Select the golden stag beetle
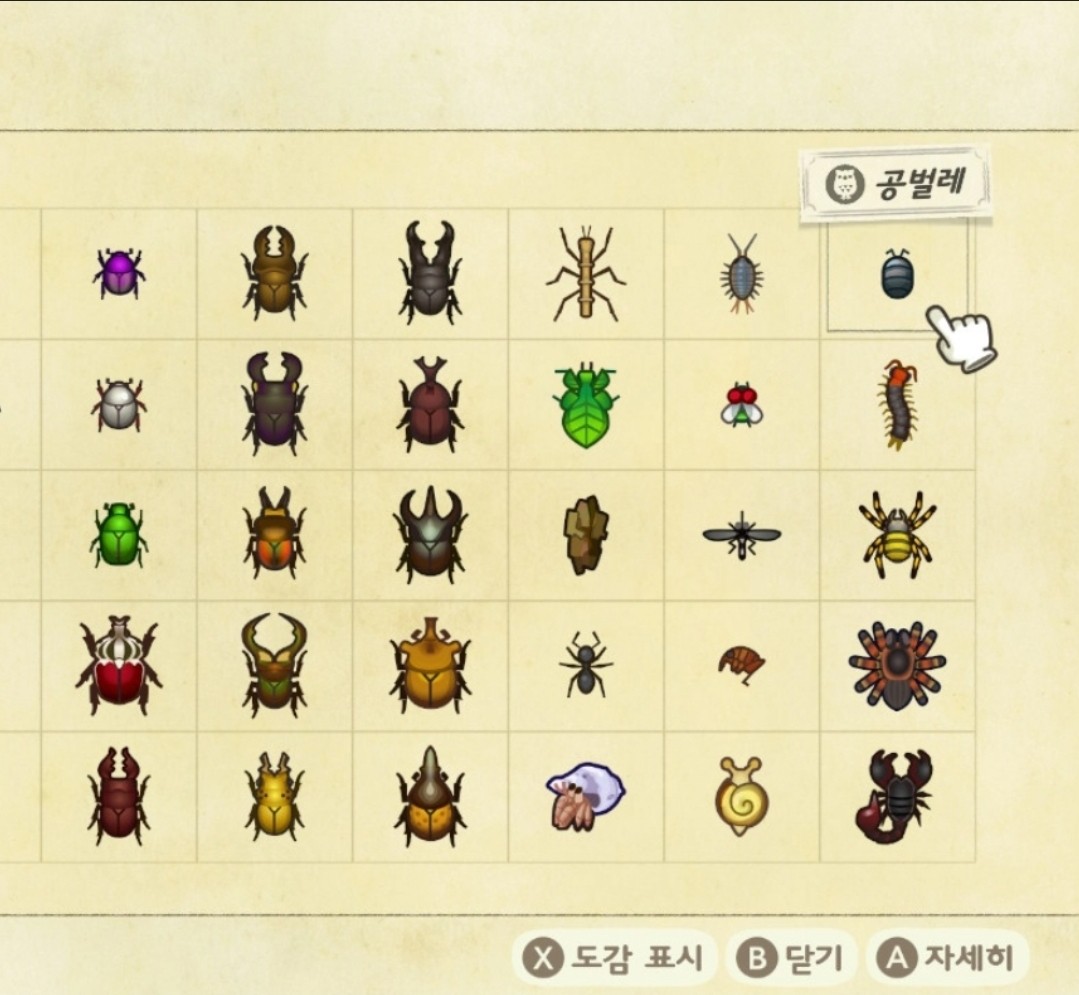Image resolution: width=1079 pixels, height=995 pixels. pyautogui.click(x=274, y=796)
